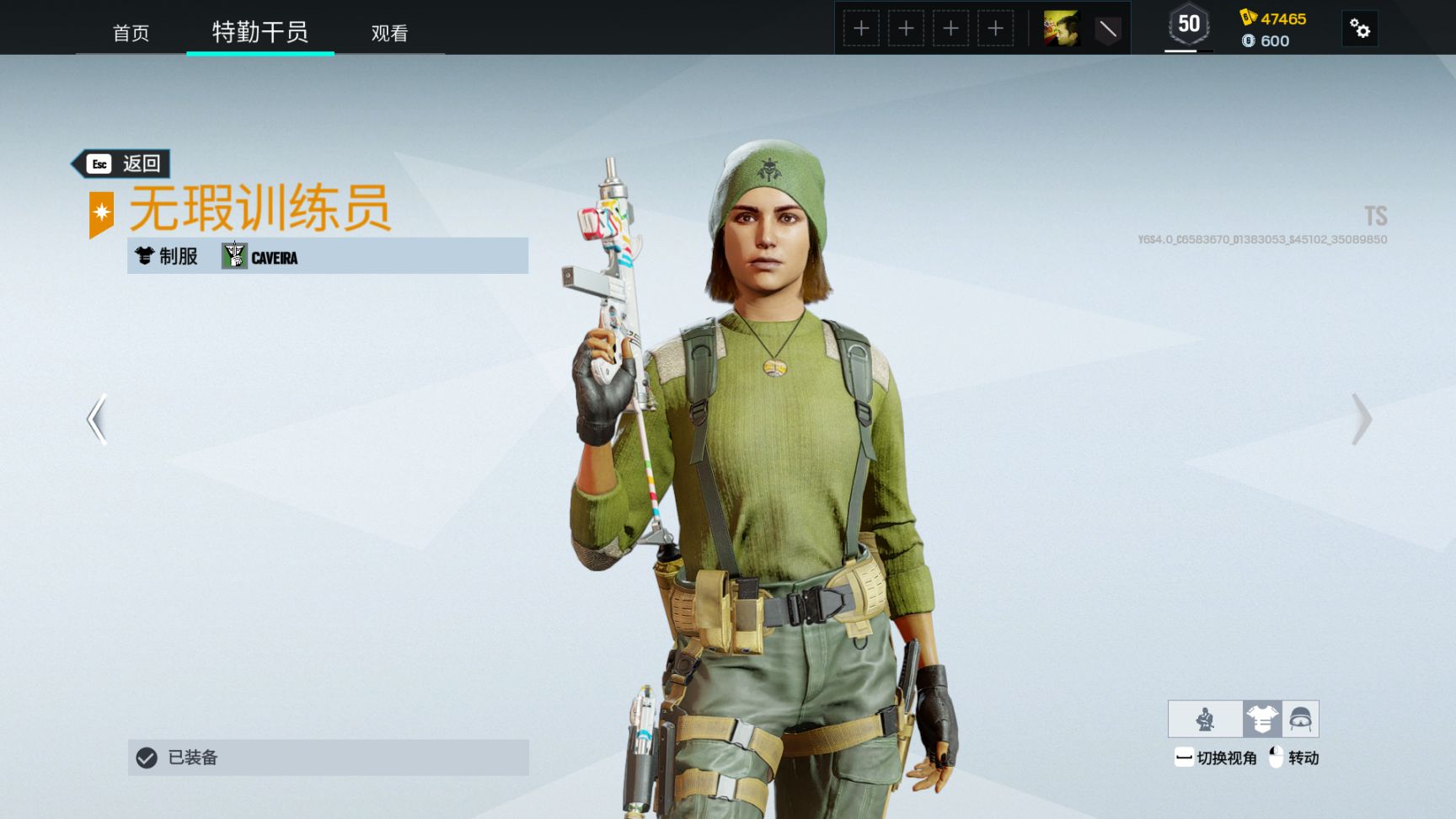Click the first empty squad invite slot
Screen dimensions: 1456x819
[860, 28]
